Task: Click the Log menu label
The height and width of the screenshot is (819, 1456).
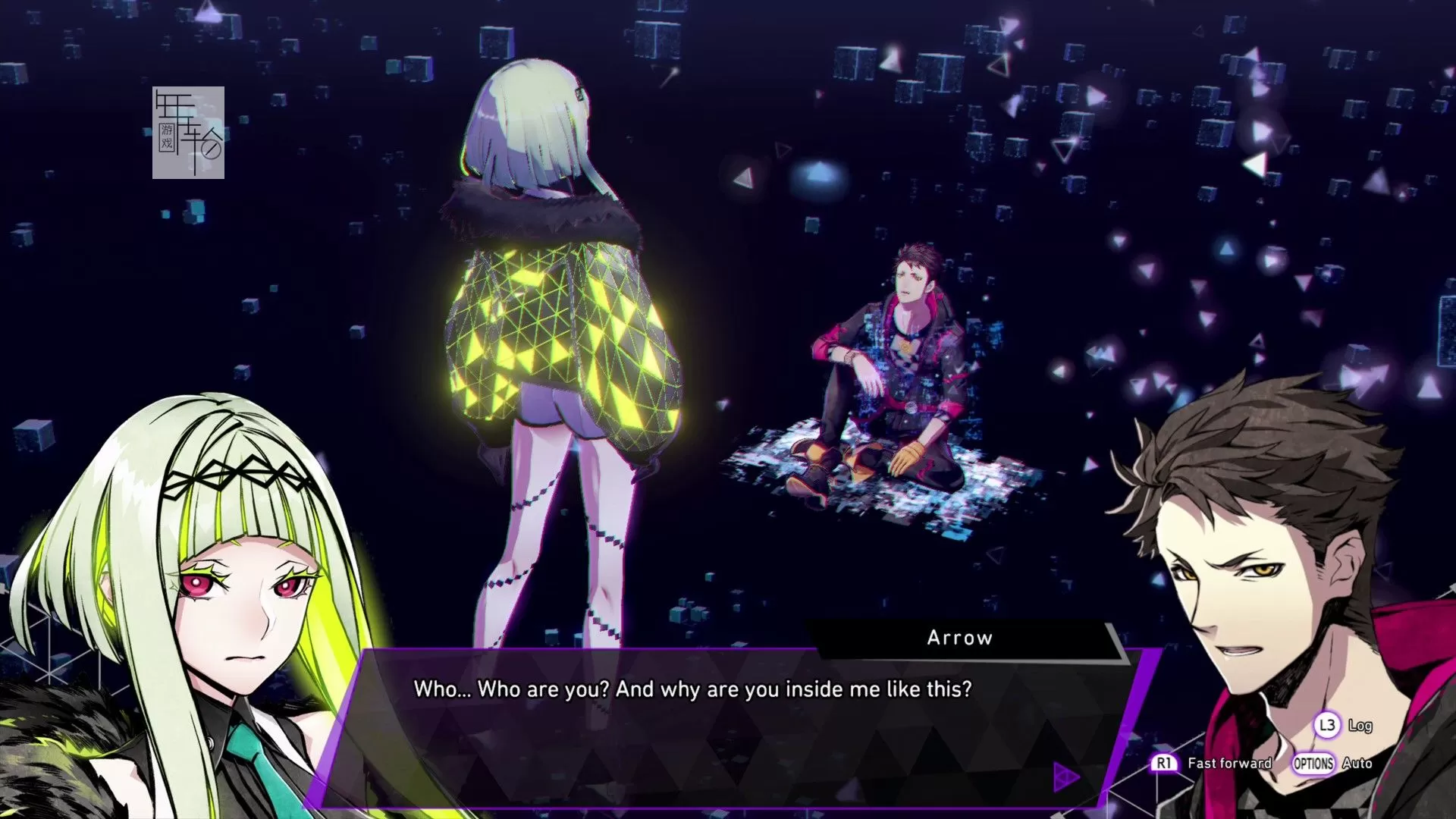Action: coord(1361,726)
